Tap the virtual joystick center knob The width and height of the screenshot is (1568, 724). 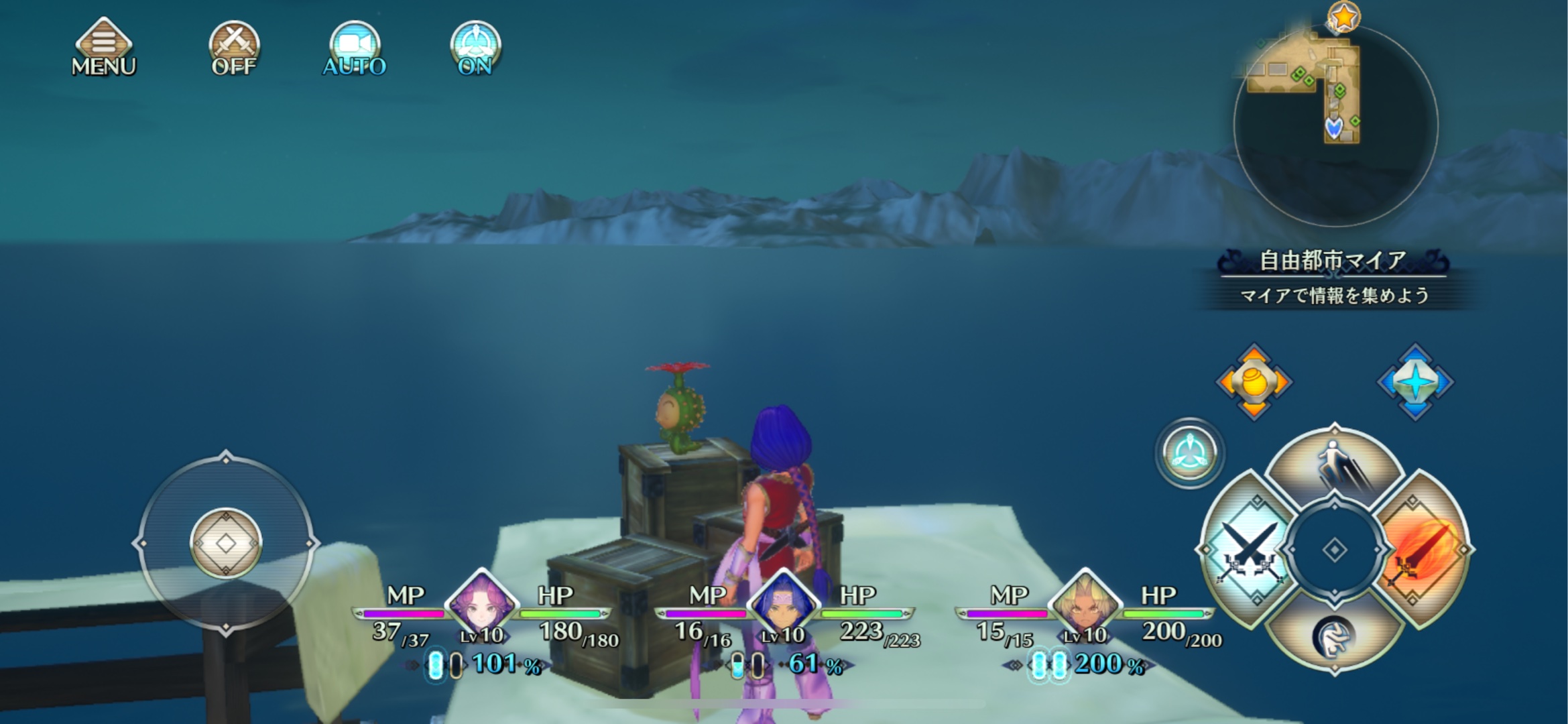[x=226, y=543]
